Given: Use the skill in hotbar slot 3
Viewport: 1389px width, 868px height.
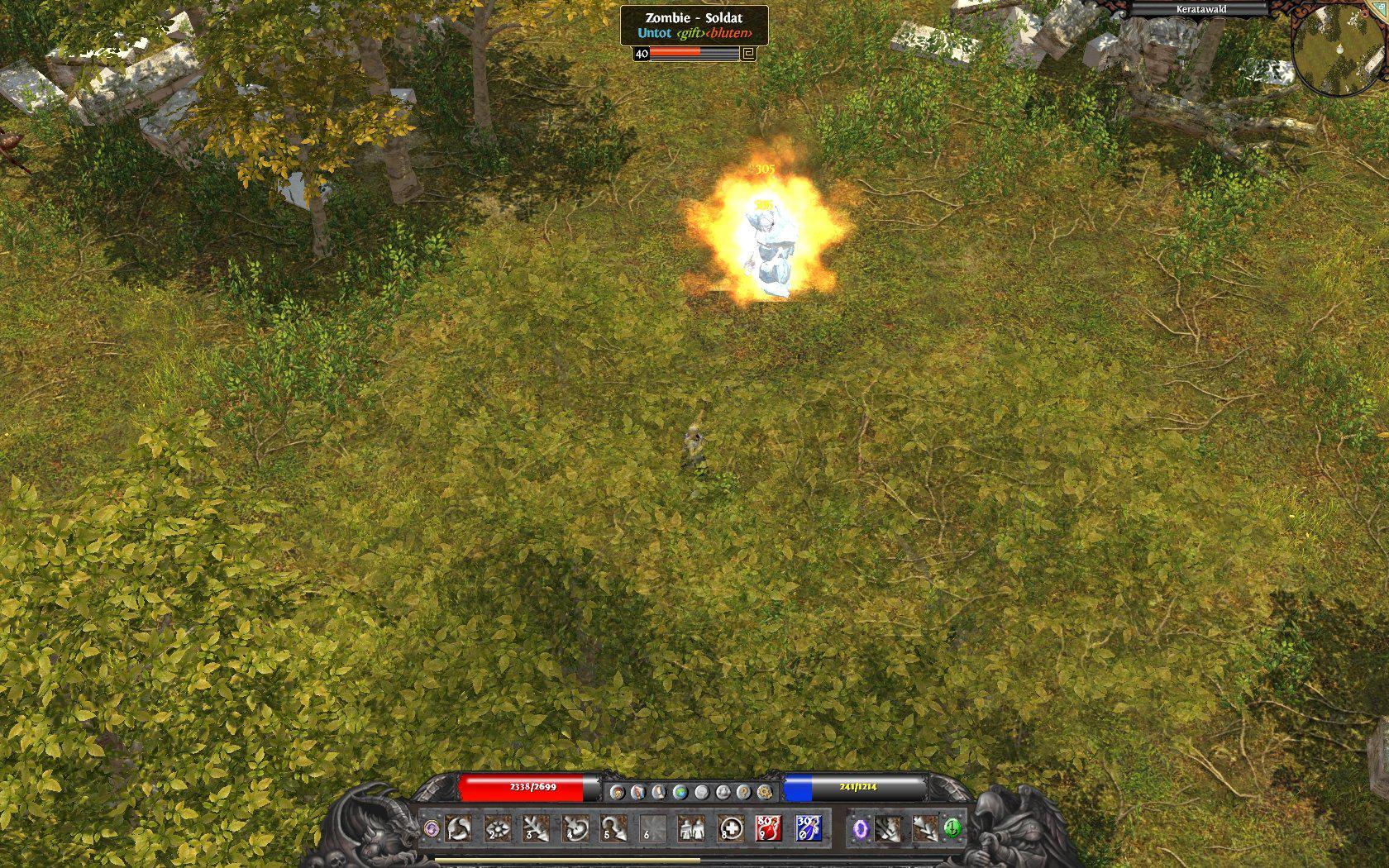Looking at the screenshot, I should tap(537, 827).
